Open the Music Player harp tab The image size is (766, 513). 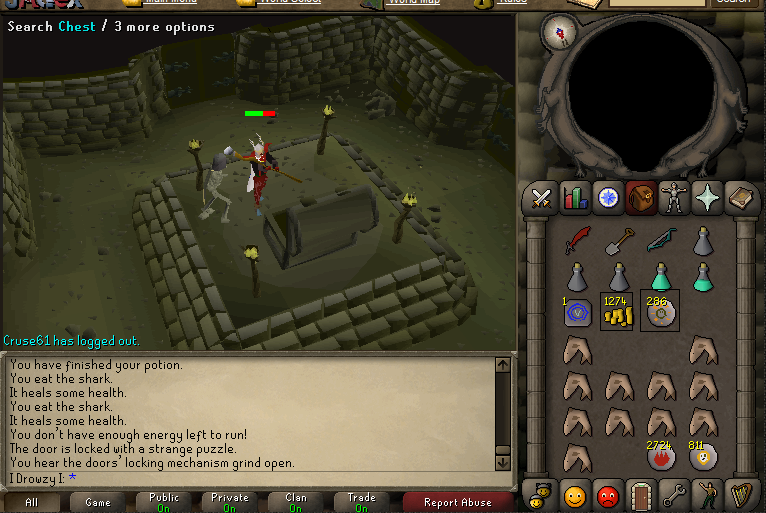[739, 495]
